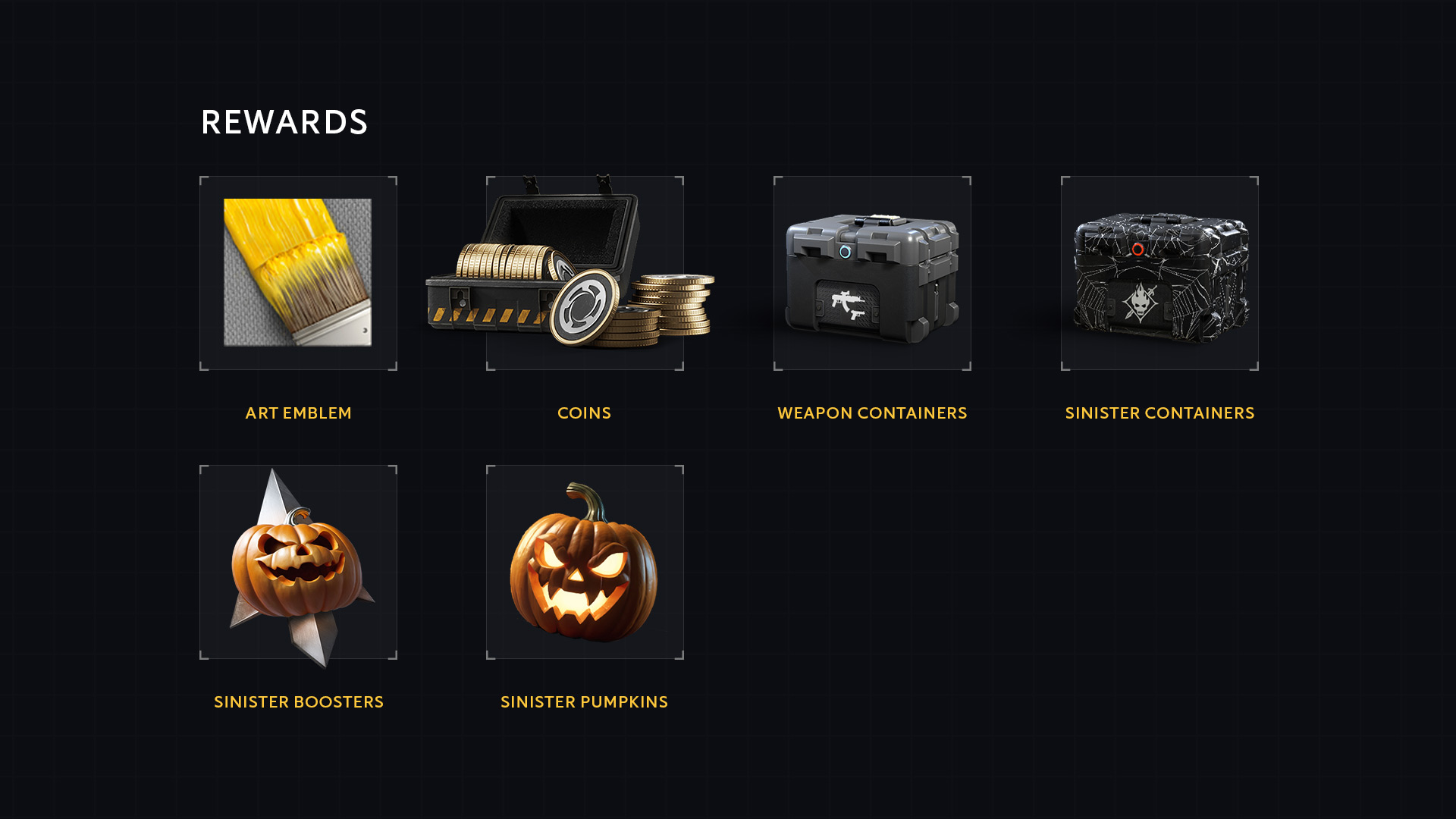Select the Art Emblem paintbrush reward

[298, 273]
